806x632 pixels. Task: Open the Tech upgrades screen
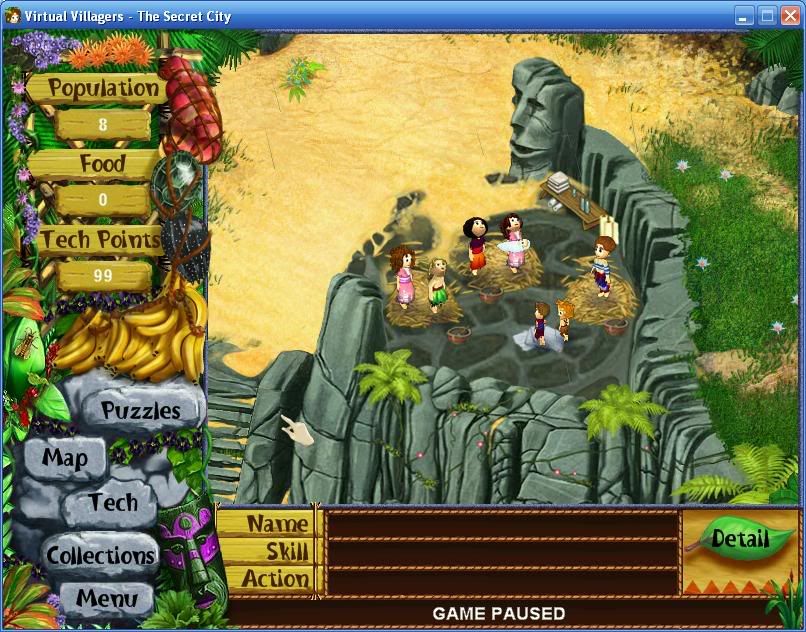pyautogui.click(x=112, y=502)
